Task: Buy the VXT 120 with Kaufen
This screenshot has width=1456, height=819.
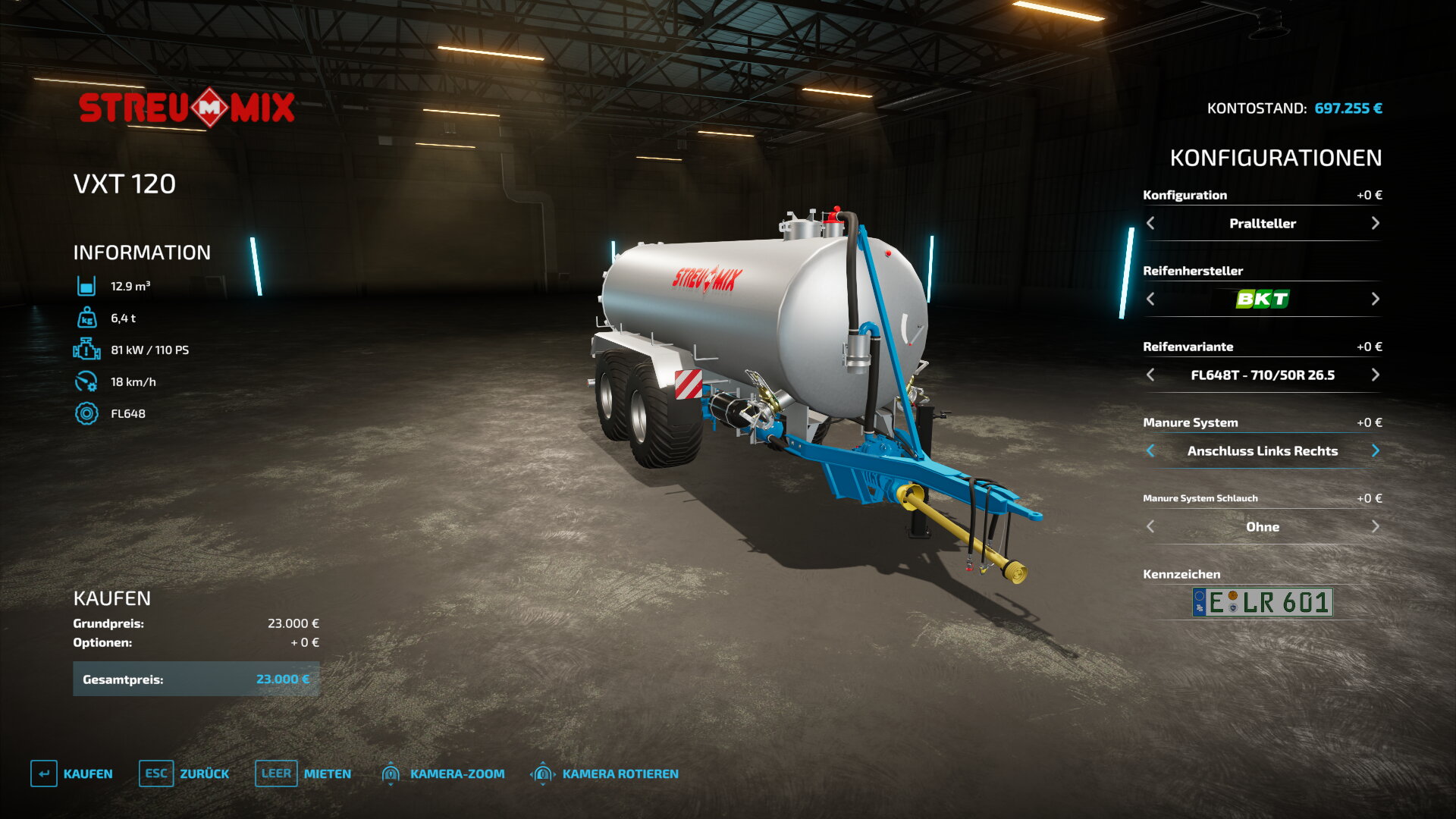Action: click(x=72, y=773)
